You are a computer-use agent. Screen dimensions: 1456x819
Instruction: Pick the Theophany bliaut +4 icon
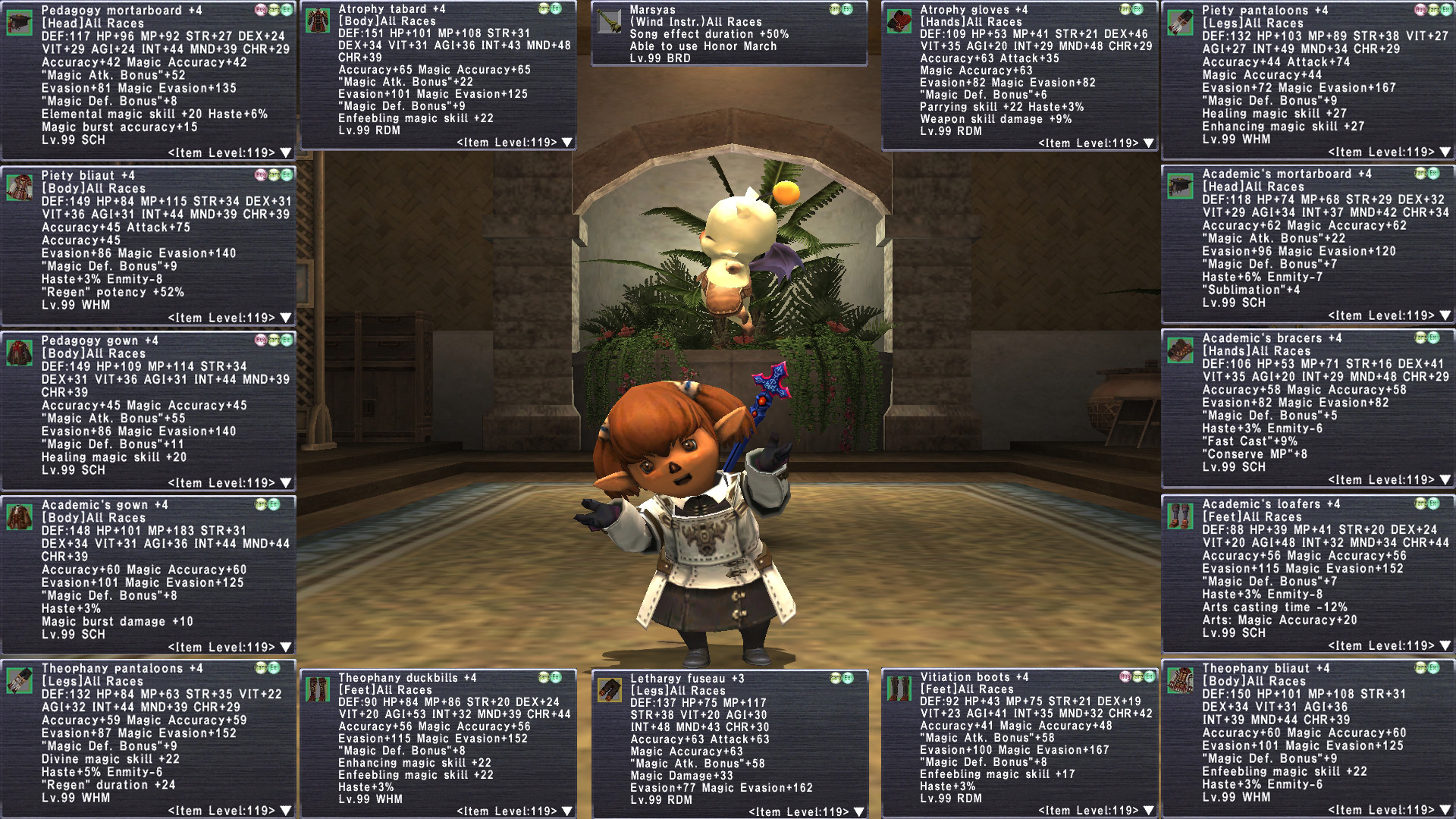(x=1180, y=680)
